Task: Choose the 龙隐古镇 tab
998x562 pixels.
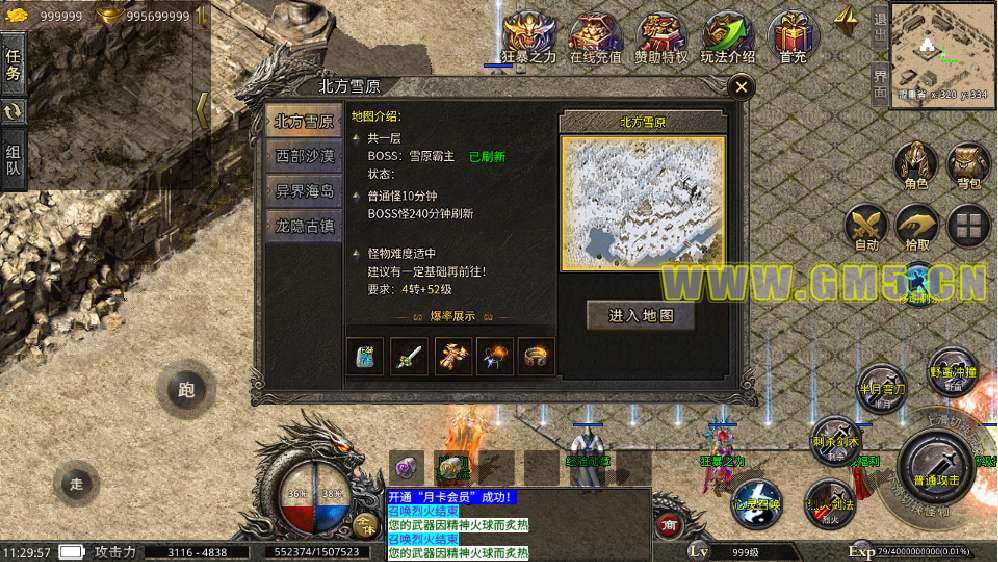Action: tap(305, 226)
